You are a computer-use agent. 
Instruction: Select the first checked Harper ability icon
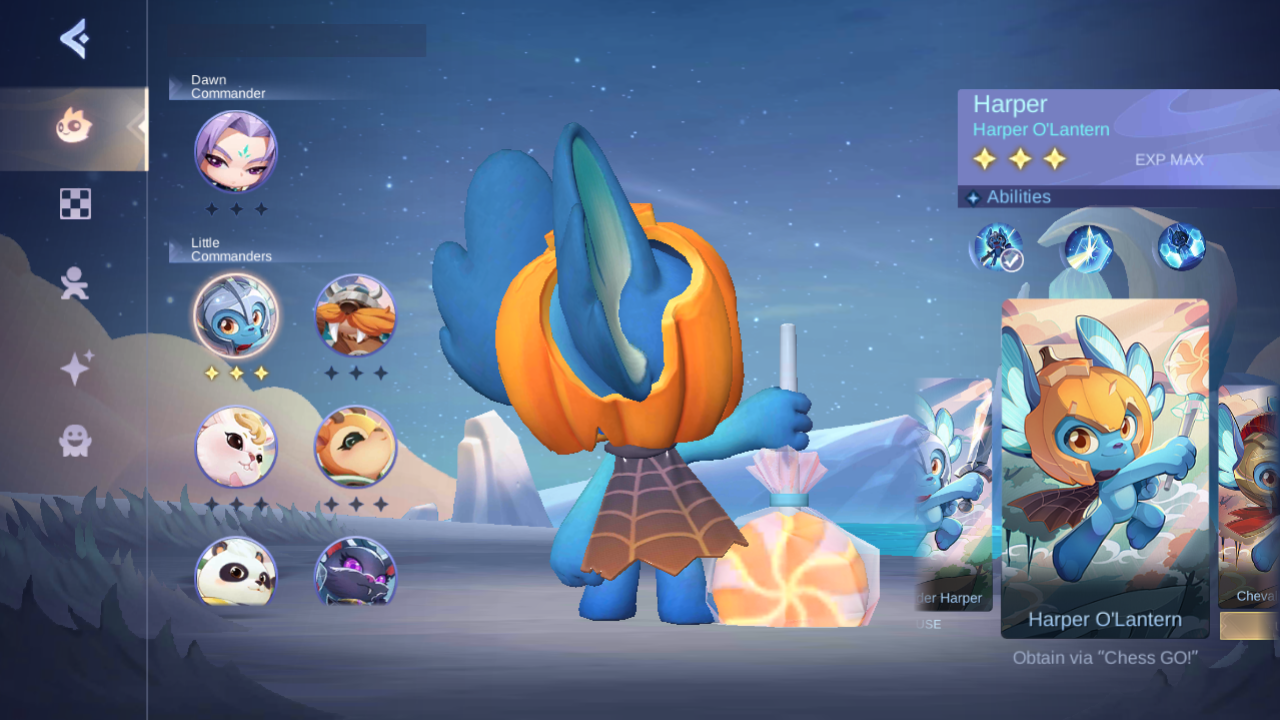[x=995, y=247]
